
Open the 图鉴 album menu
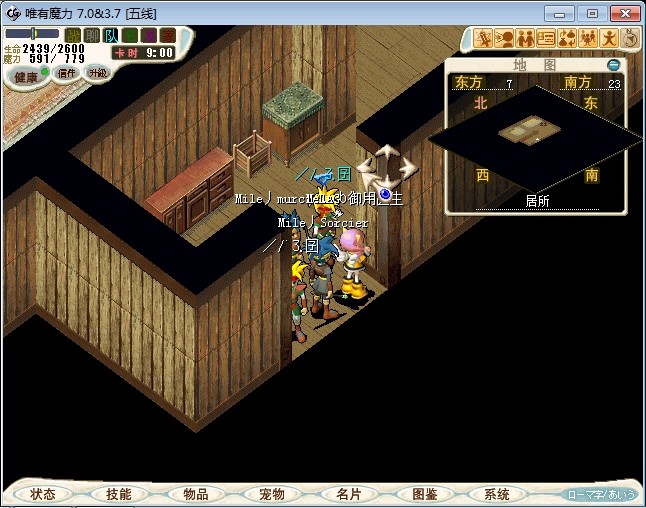424,494
